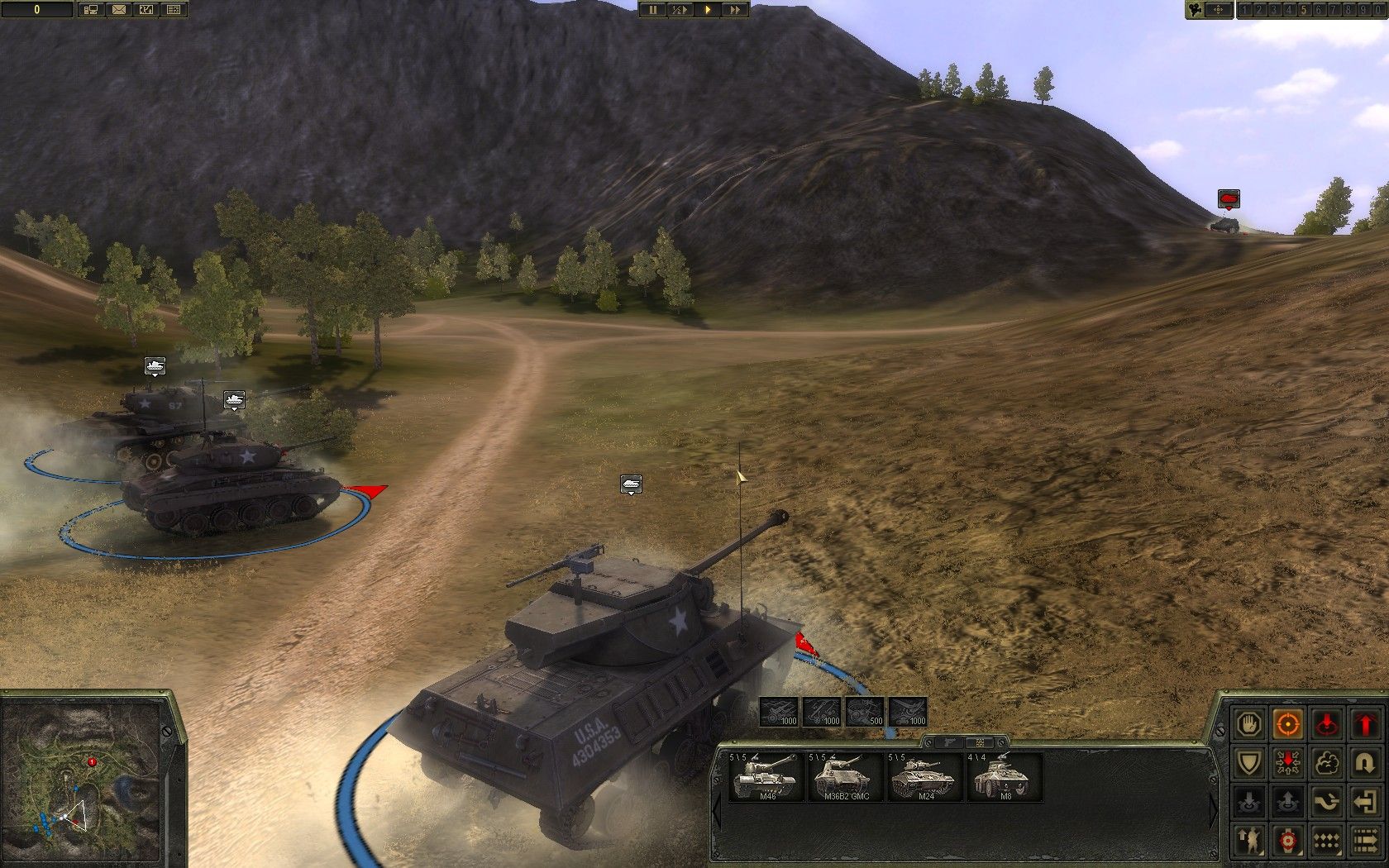Open precise targeting crosshair command
The image size is (1389, 868).
(x=1288, y=841)
